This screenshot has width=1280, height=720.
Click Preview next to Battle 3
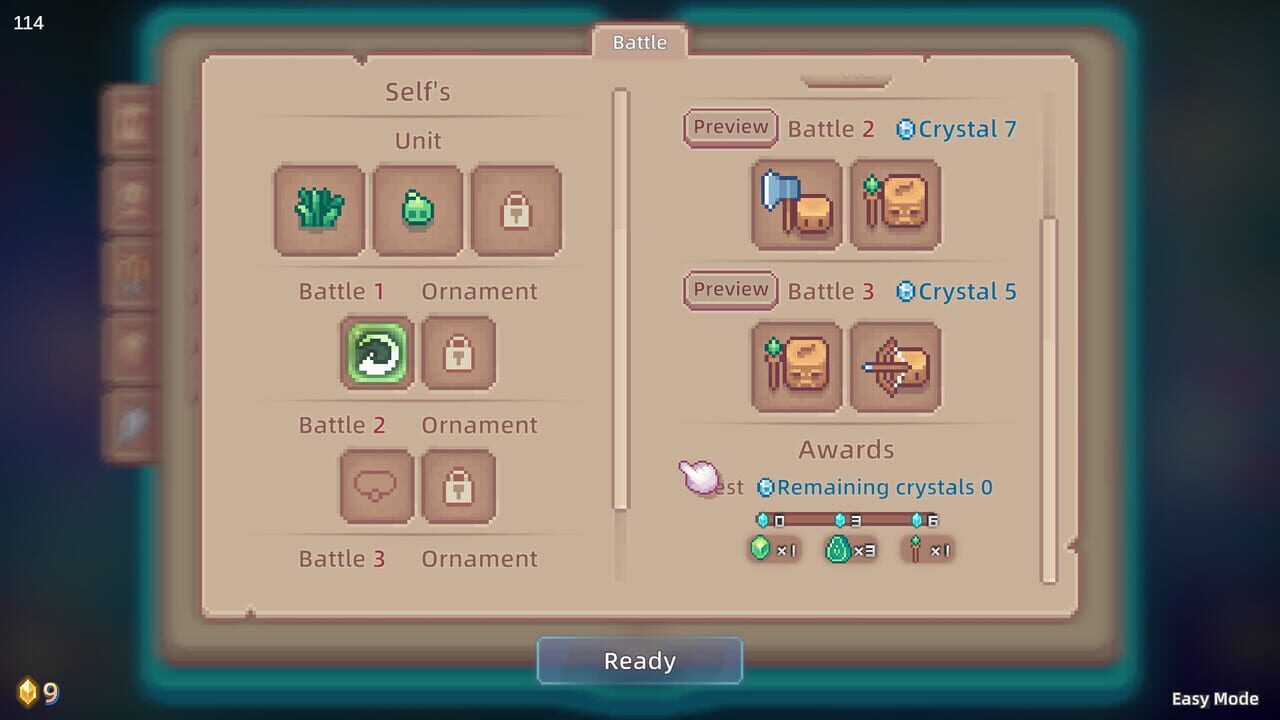pyautogui.click(x=729, y=290)
